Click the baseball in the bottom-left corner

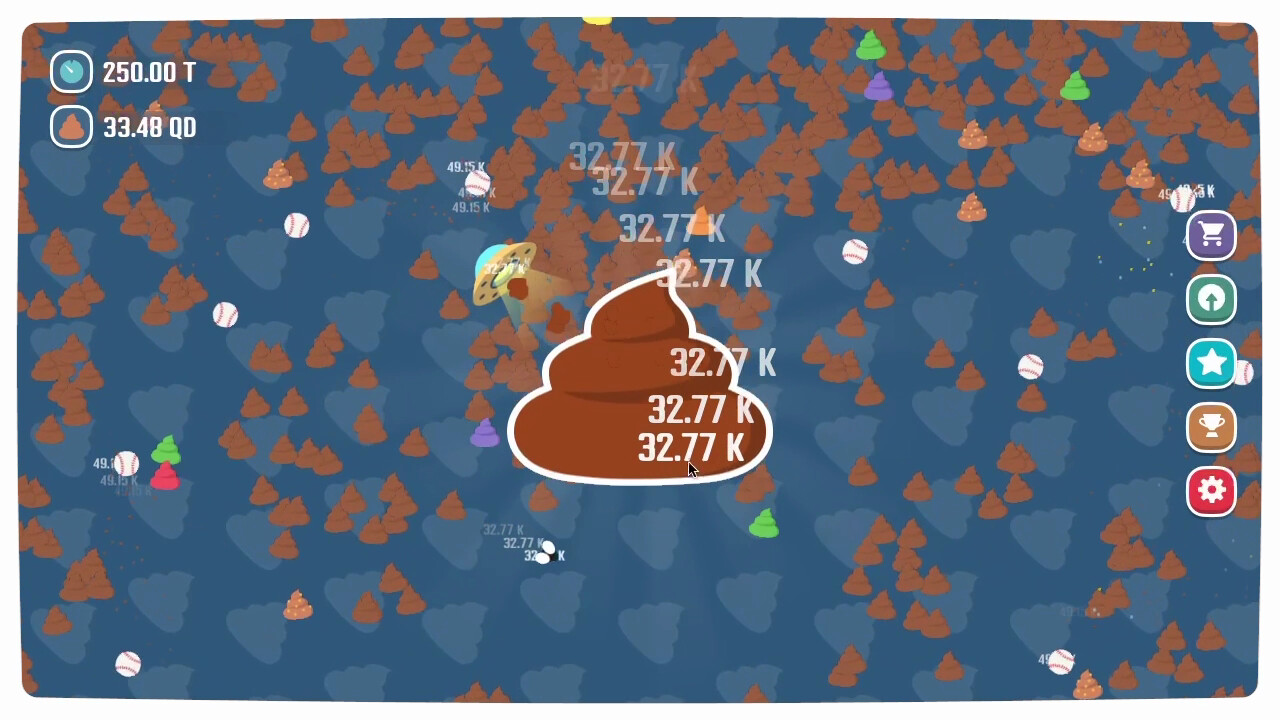click(x=127, y=663)
